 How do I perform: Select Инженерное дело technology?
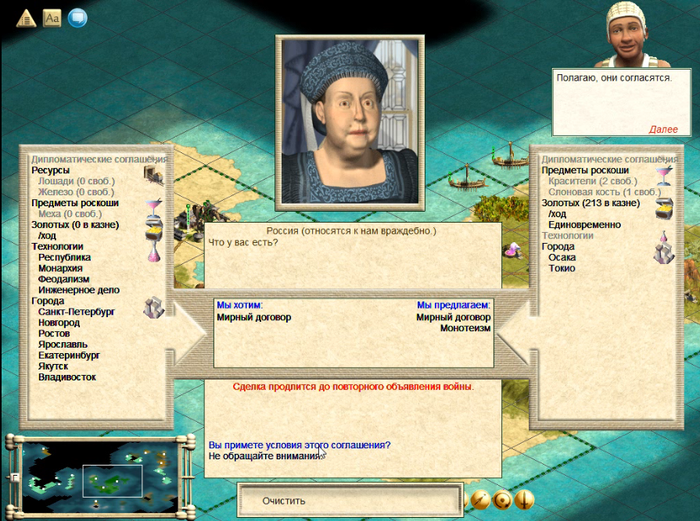[x=78, y=290]
